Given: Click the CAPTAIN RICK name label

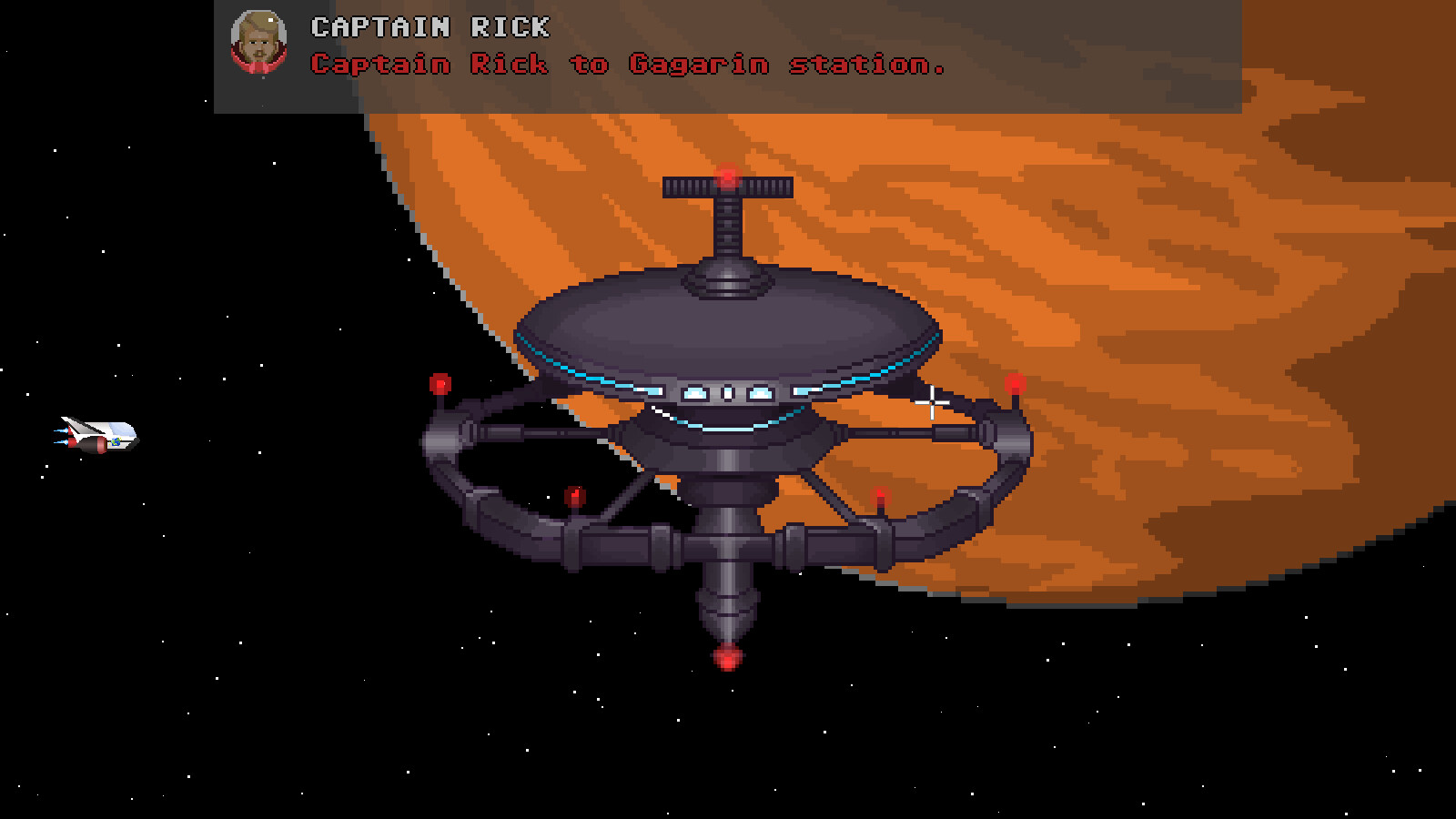Looking at the screenshot, I should pos(428,27).
